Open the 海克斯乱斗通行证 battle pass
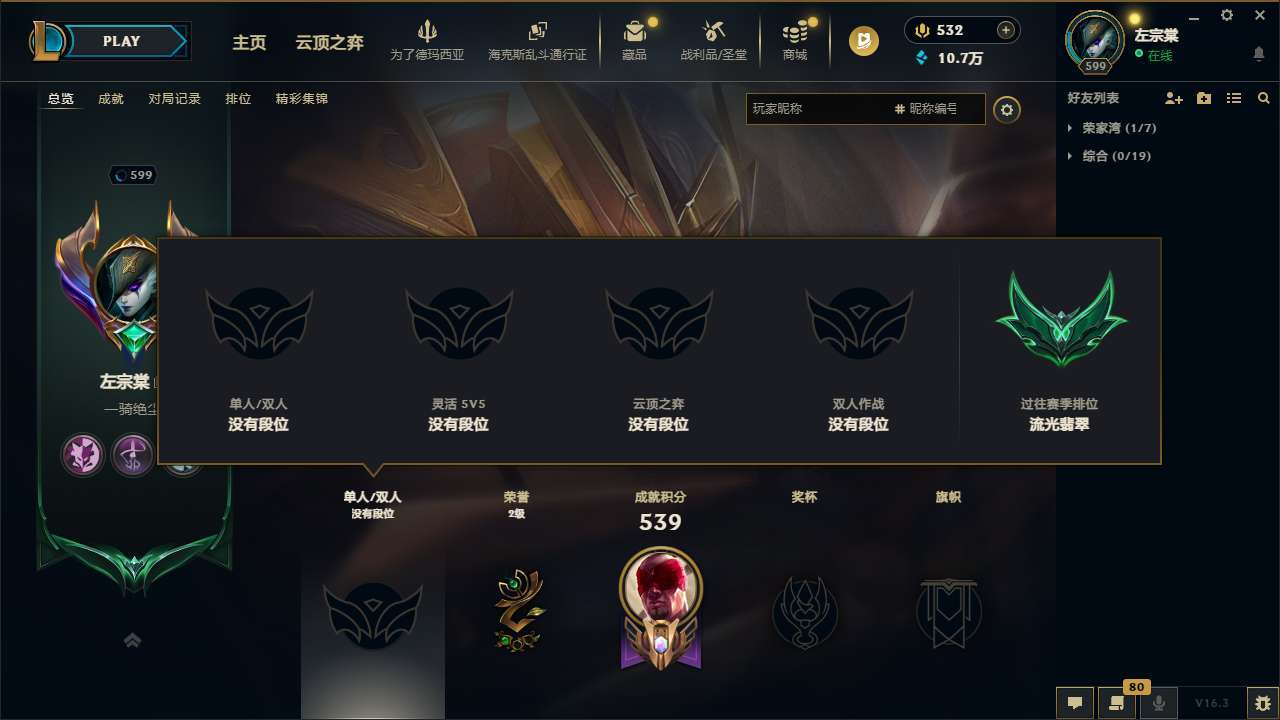1280x720 pixels. point(537,40)
